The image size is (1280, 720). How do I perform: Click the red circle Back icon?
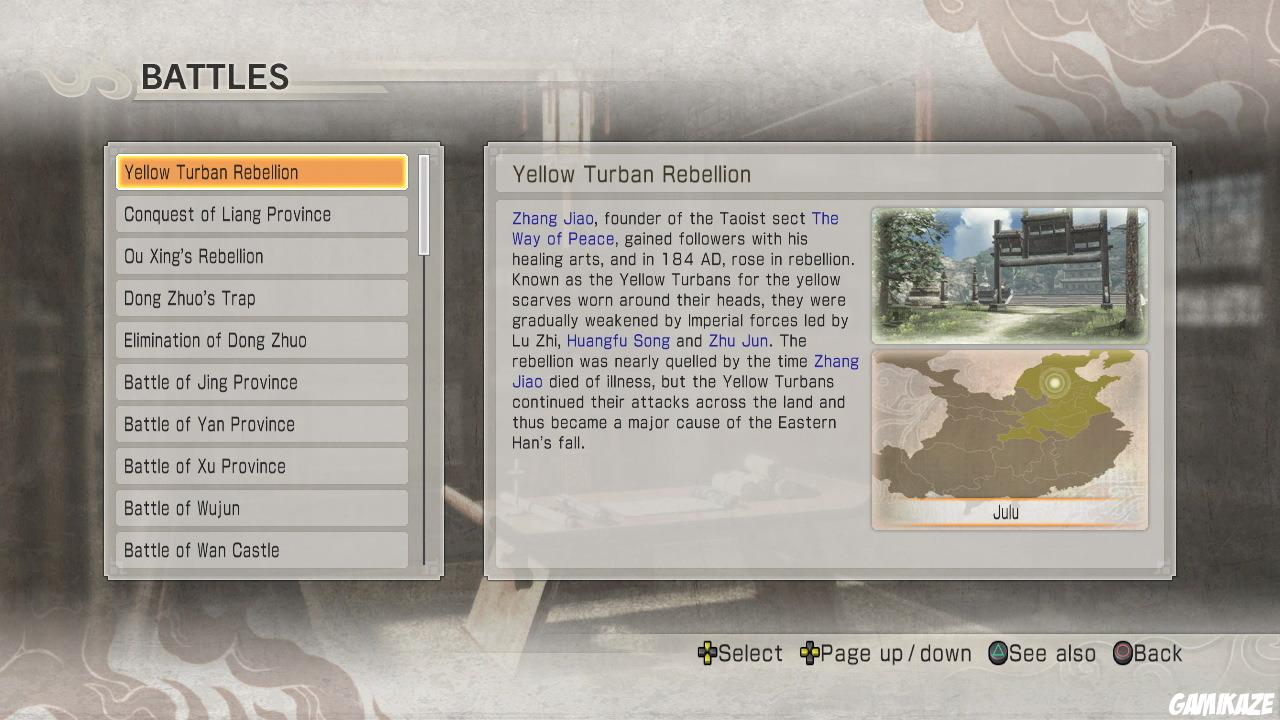(x=1122, y=653)
